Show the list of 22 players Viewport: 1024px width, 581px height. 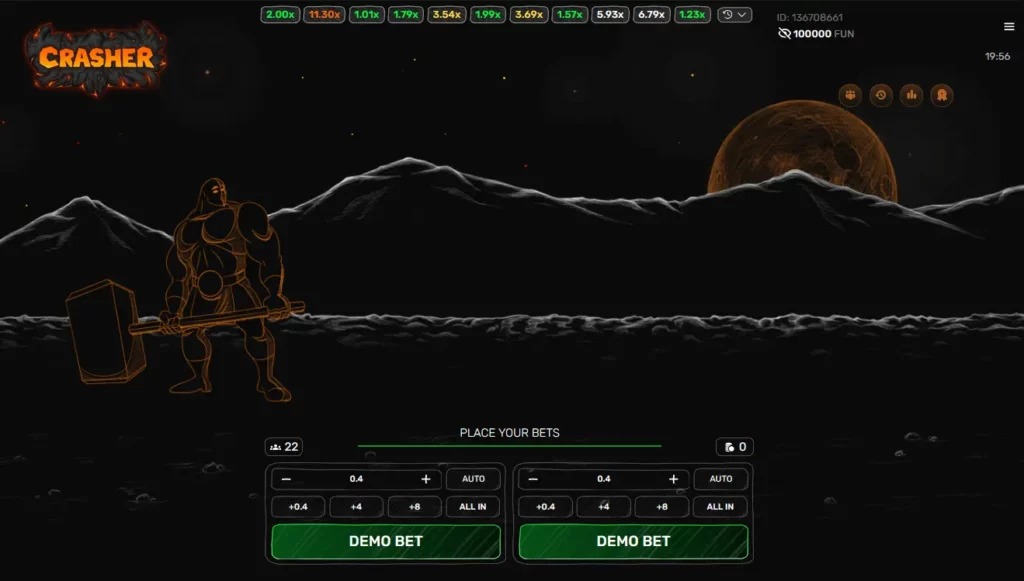point(285,447)
